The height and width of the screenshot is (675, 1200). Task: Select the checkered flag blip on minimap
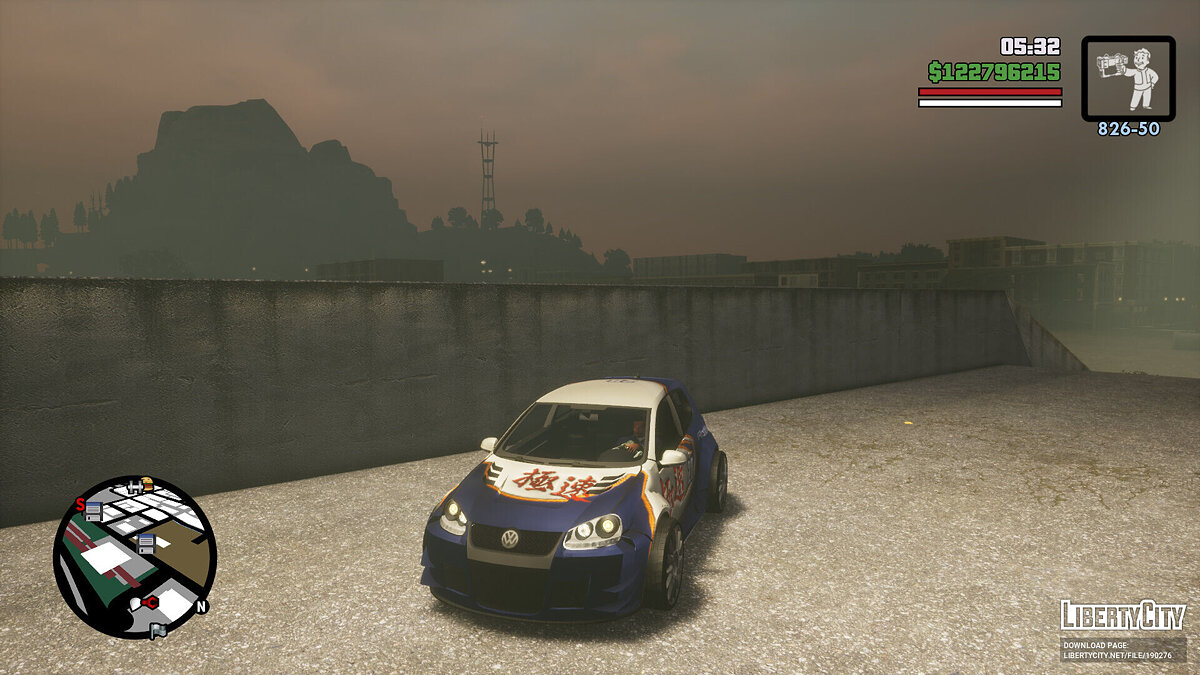click(x=157, y=631)
